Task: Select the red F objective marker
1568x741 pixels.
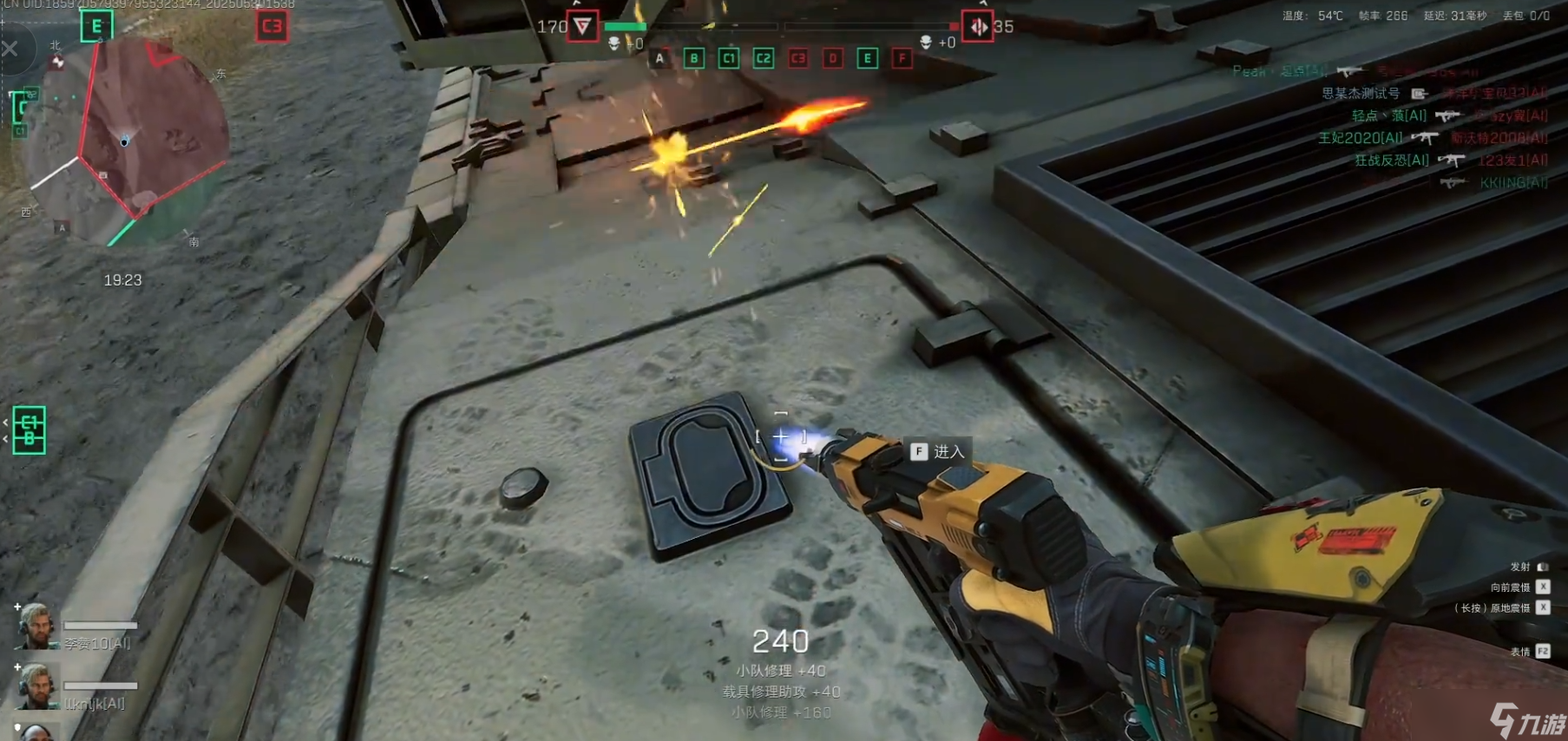Action: pos(902,59)
